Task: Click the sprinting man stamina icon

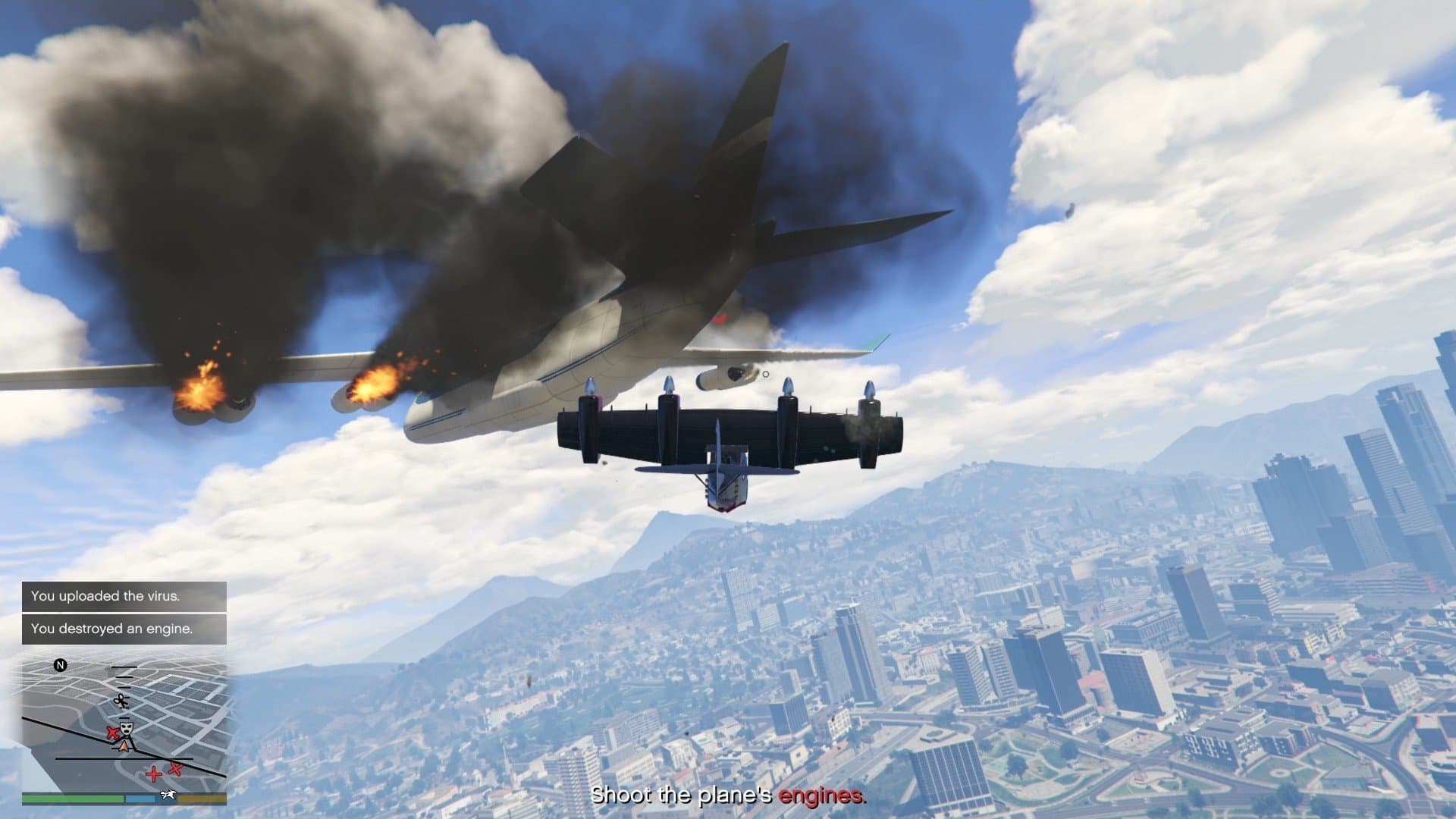Action: click(x=168, y=796)
